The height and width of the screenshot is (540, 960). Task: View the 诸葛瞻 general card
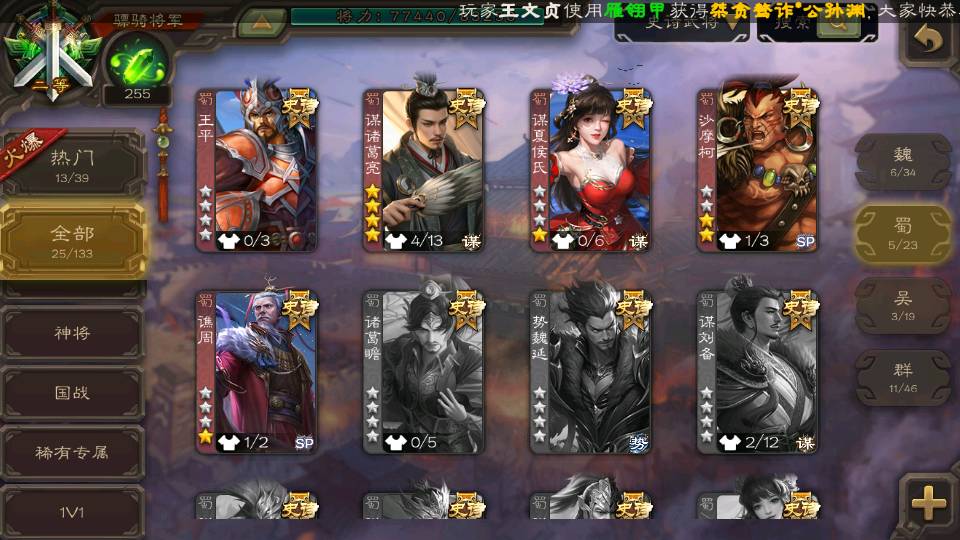tap(424, 372)
